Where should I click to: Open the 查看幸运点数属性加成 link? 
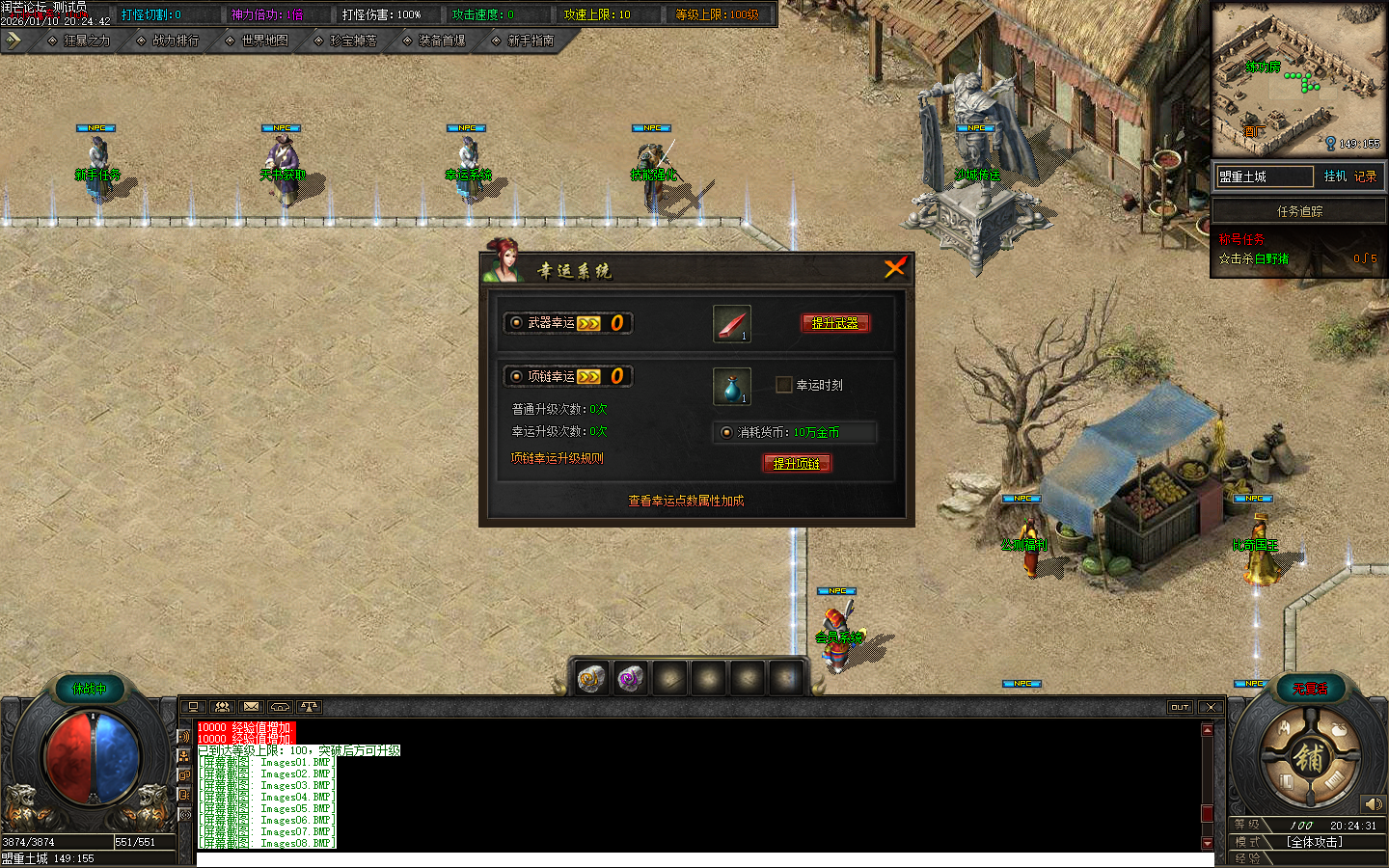pos(687,501)
